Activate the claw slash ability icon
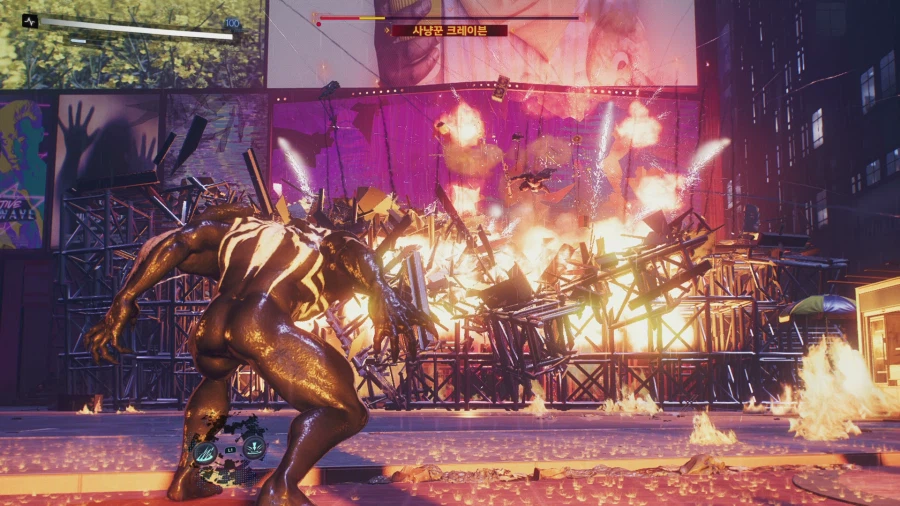900x506 pixels. [204, 451]
